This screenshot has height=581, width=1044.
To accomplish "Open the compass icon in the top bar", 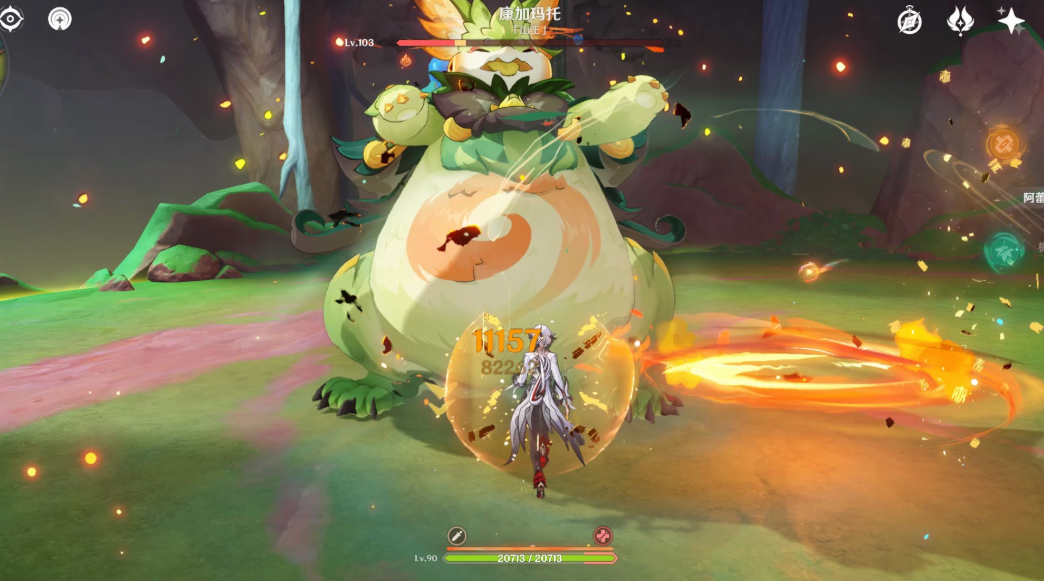I will 909,20.
